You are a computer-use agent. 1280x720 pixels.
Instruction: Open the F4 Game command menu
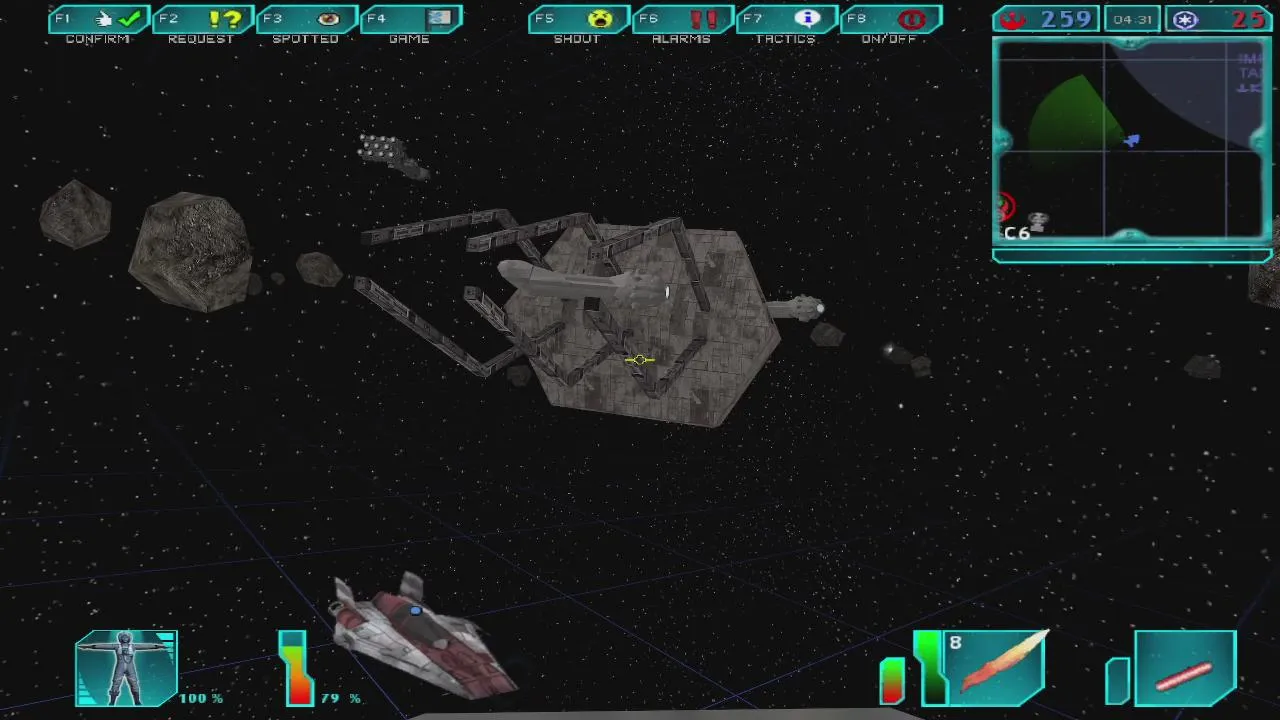(x=412, y=20)
